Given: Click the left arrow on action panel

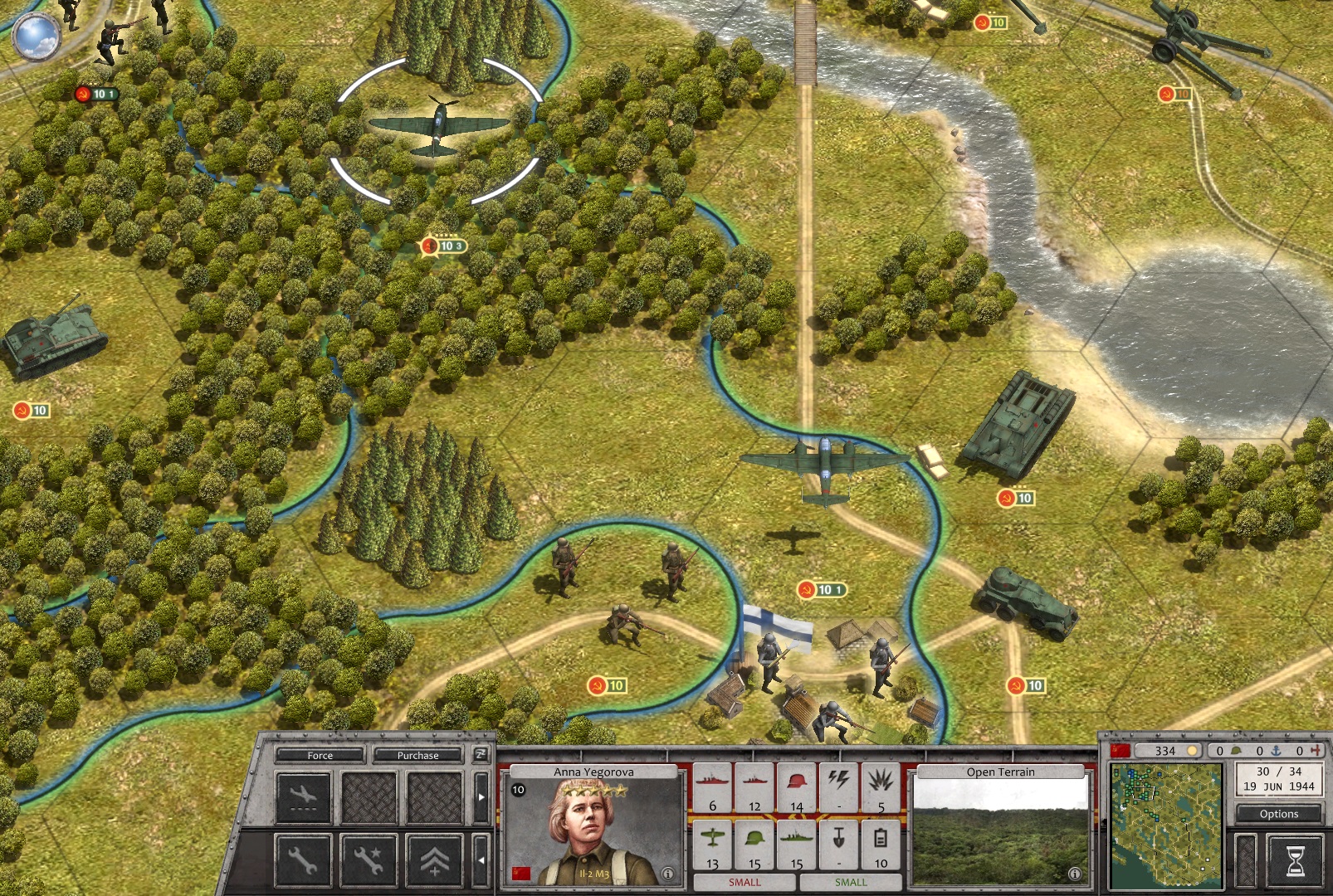Looking at the screenshot, I should pos(481,860).
